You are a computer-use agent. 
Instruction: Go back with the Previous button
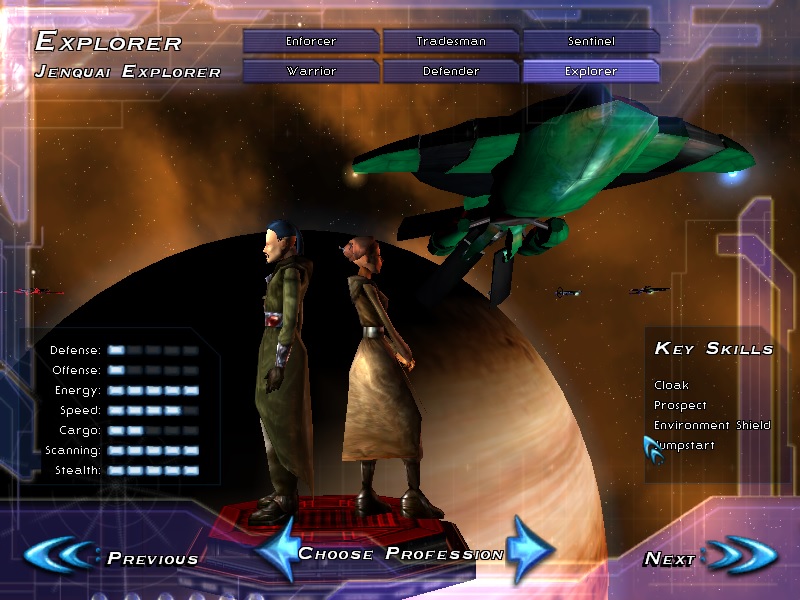[x=110, y=557]
